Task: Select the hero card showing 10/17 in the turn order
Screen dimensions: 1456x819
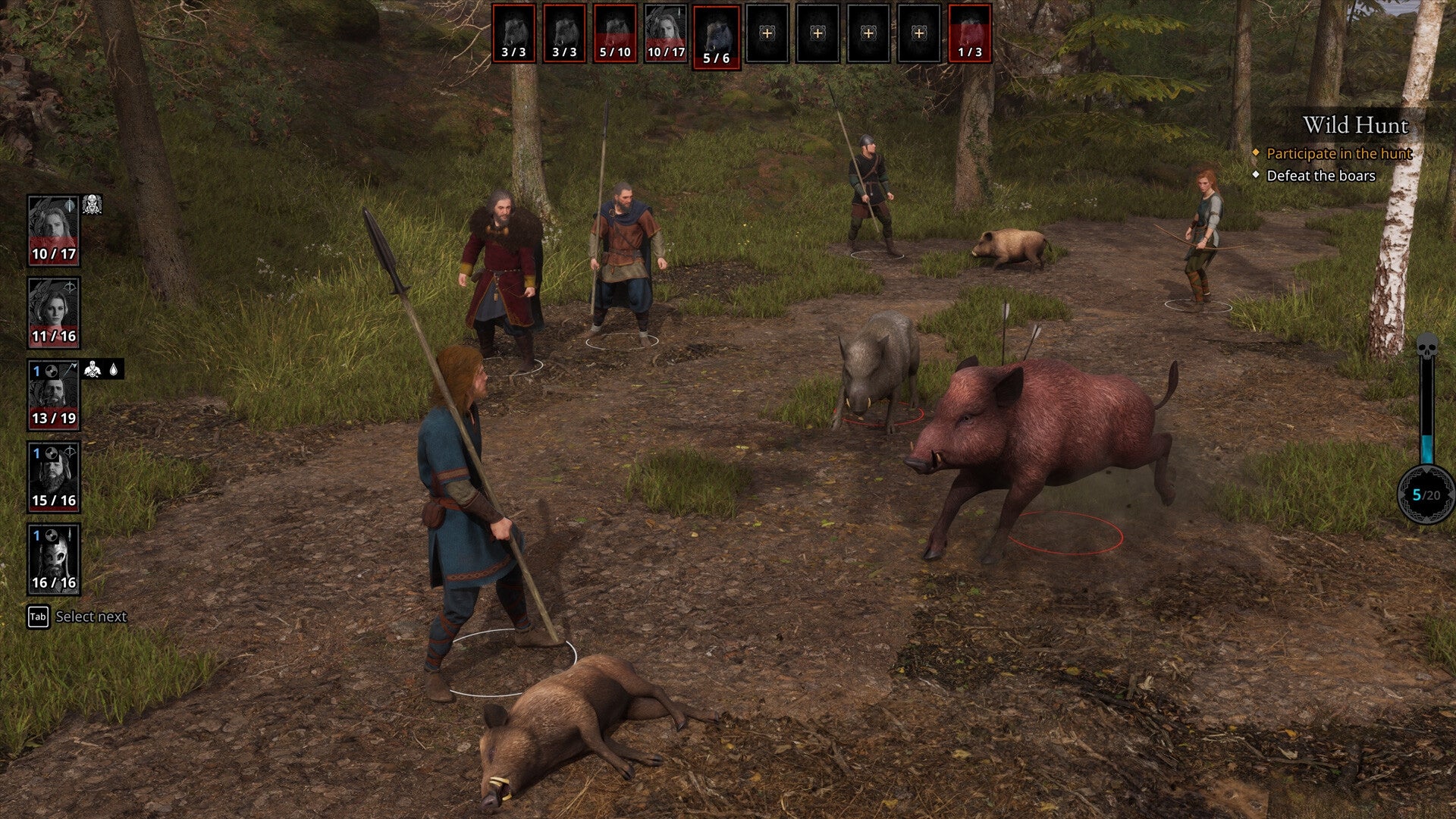Action: (665, 34)
